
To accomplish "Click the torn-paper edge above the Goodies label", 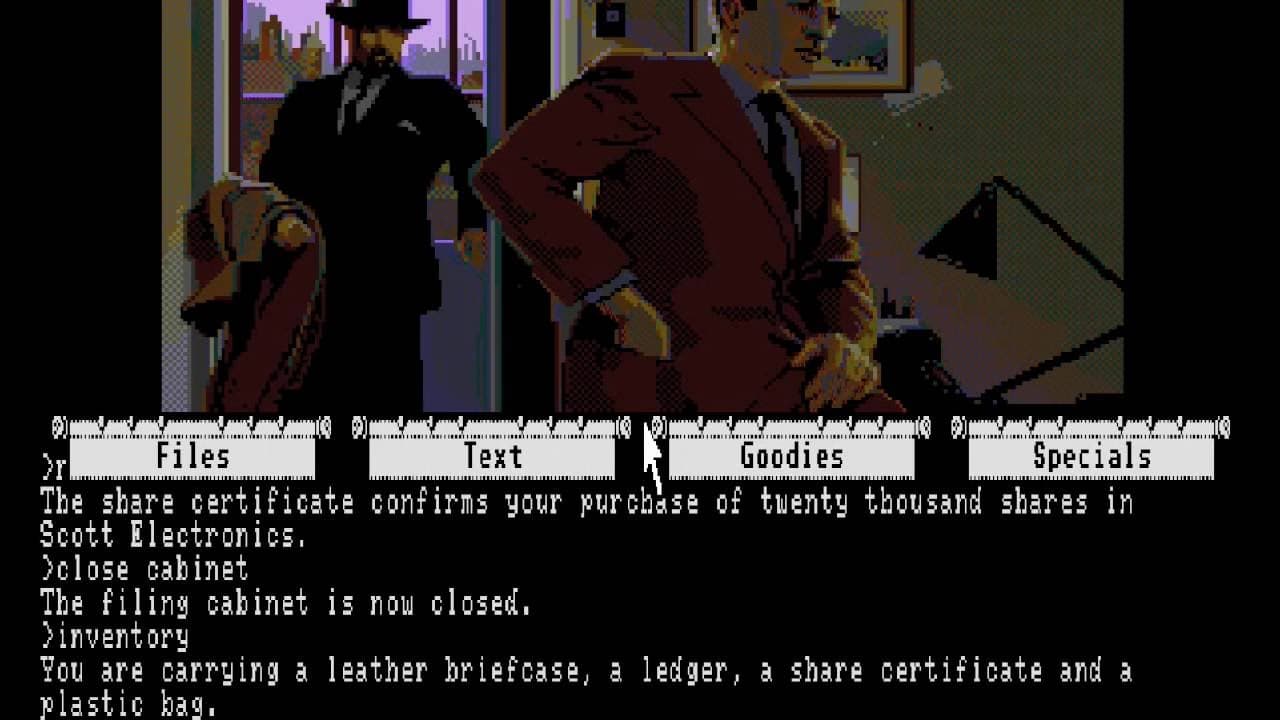I will (x=790, y=428).
